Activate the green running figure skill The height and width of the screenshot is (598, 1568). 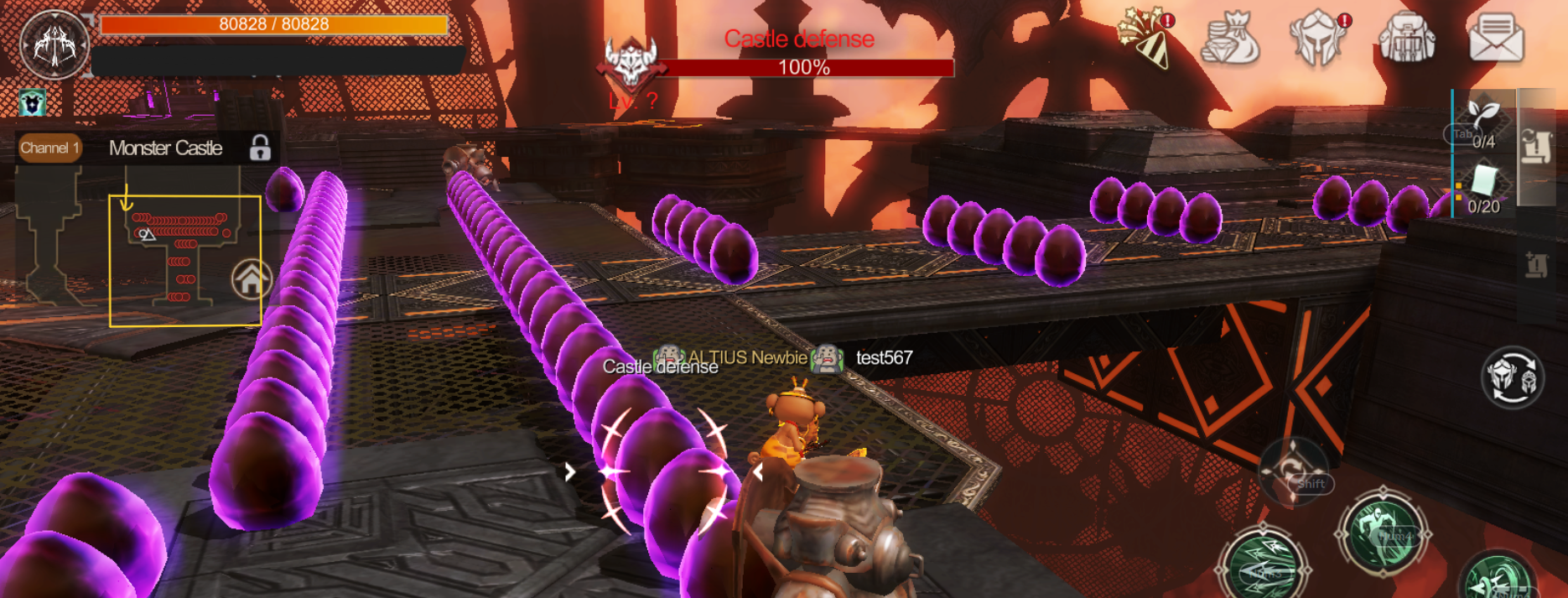tap(1383, 532)
